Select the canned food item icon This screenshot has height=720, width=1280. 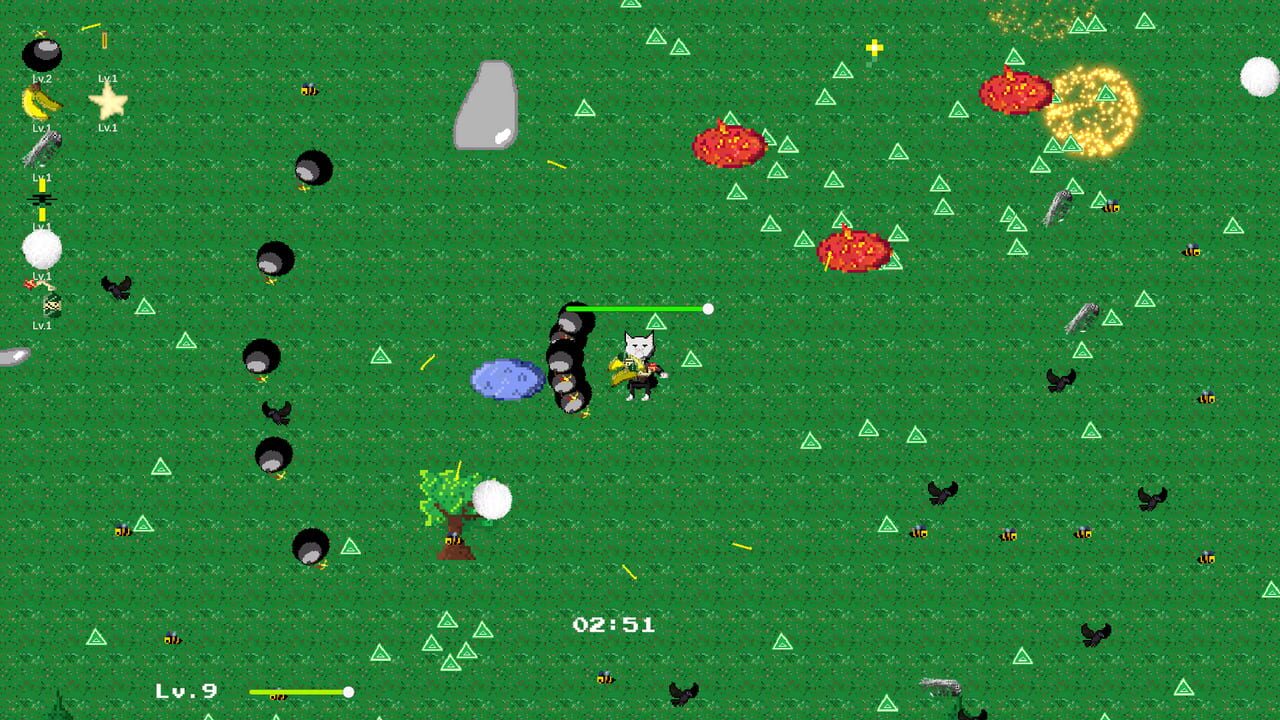pyautogui.click(x=50, y=303)
